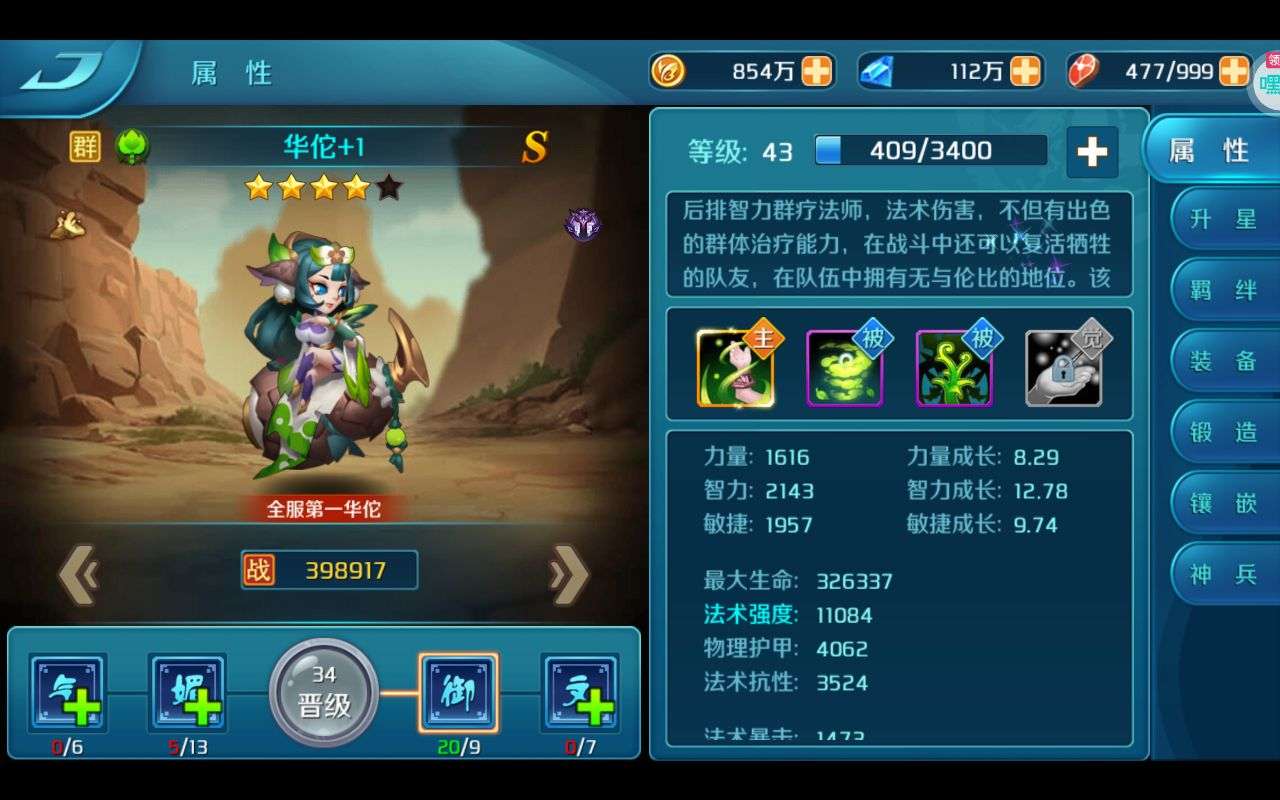Go back using the top-left arrow
This screenshot has width=1280, height=800.
[x=62, y=73]
